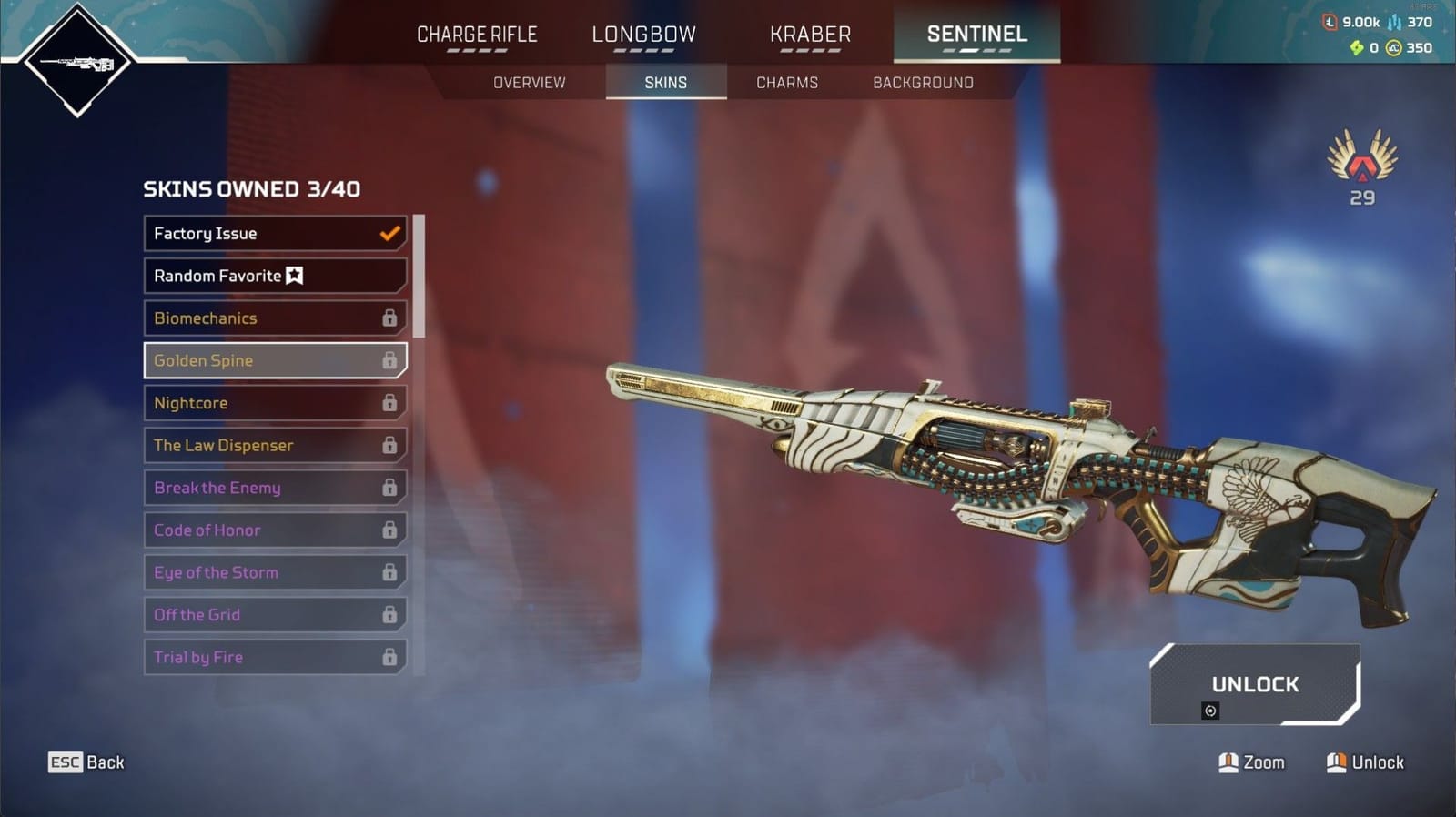1456x817 pixels.
Task: Click the Crafting Metals icon beside 370
Action: pos(1394,22)
